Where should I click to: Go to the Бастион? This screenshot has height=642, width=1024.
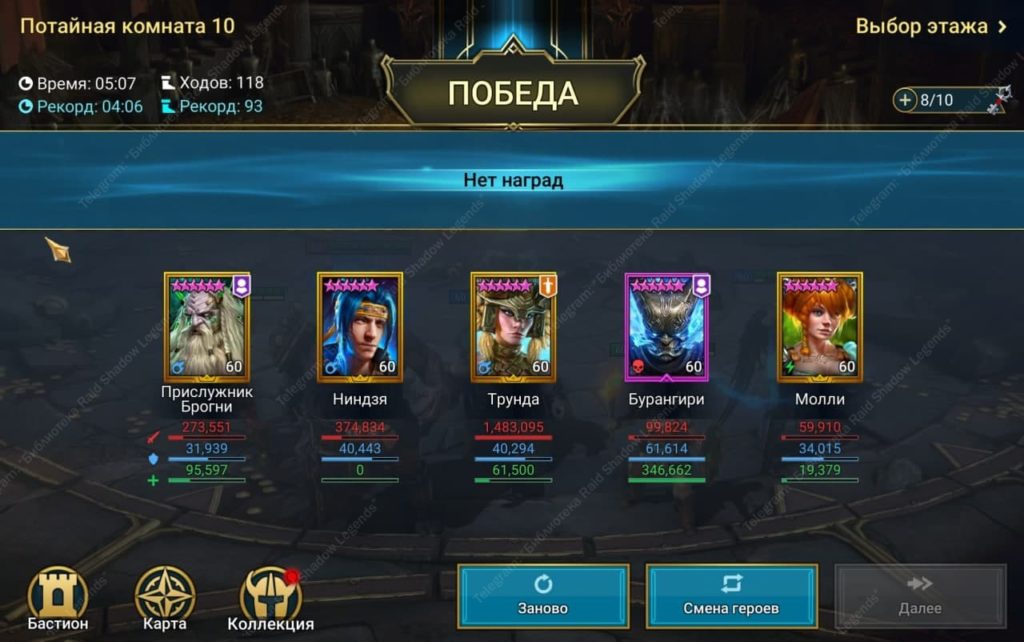click(x=58, y=599)
